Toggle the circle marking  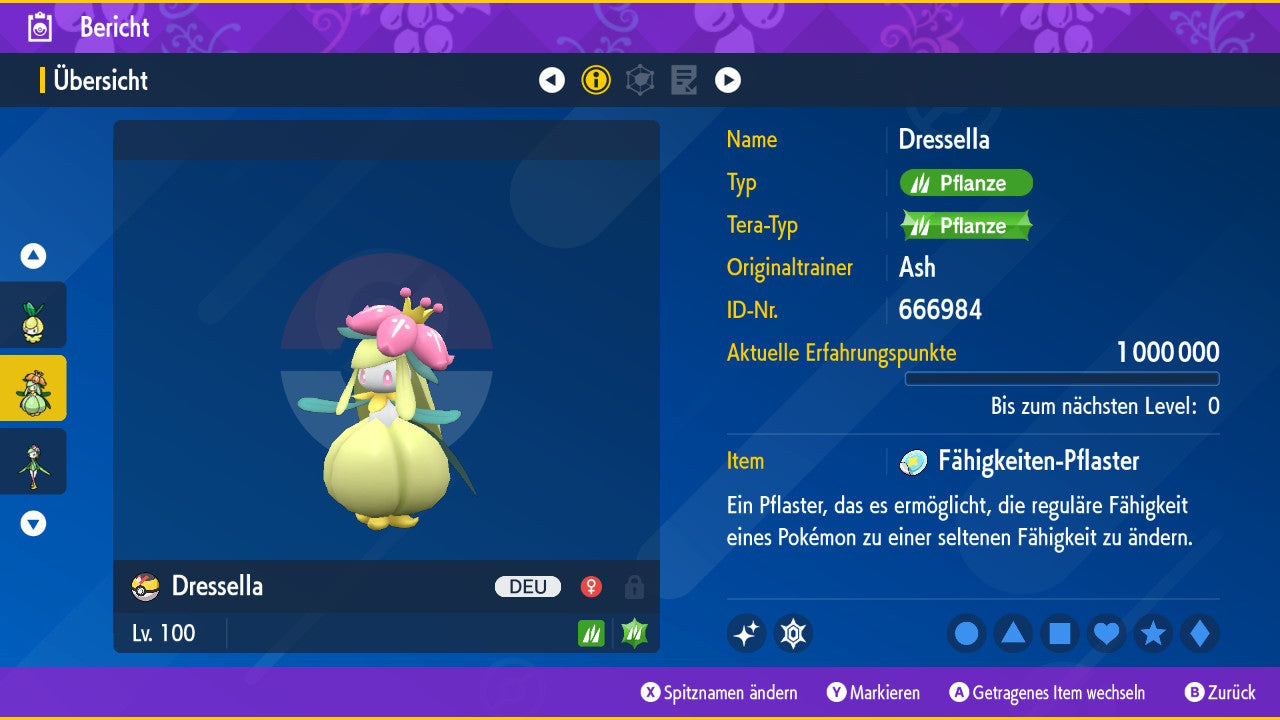[966, 634]
